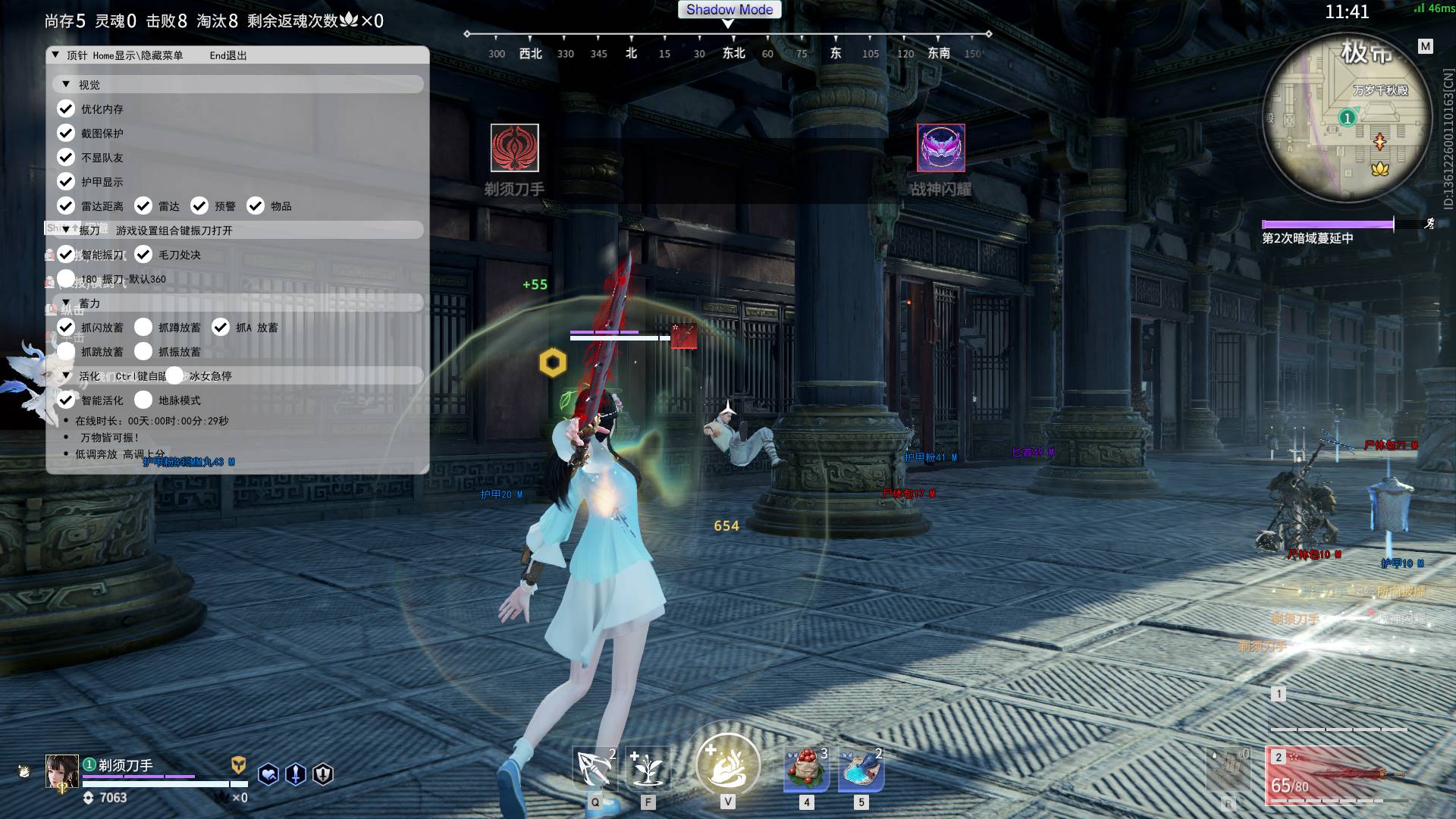The width and height of the screenshot is (1456, 819).
Task: Click the shield buff icon by the health bar
Action: click(x=323, y=774)
